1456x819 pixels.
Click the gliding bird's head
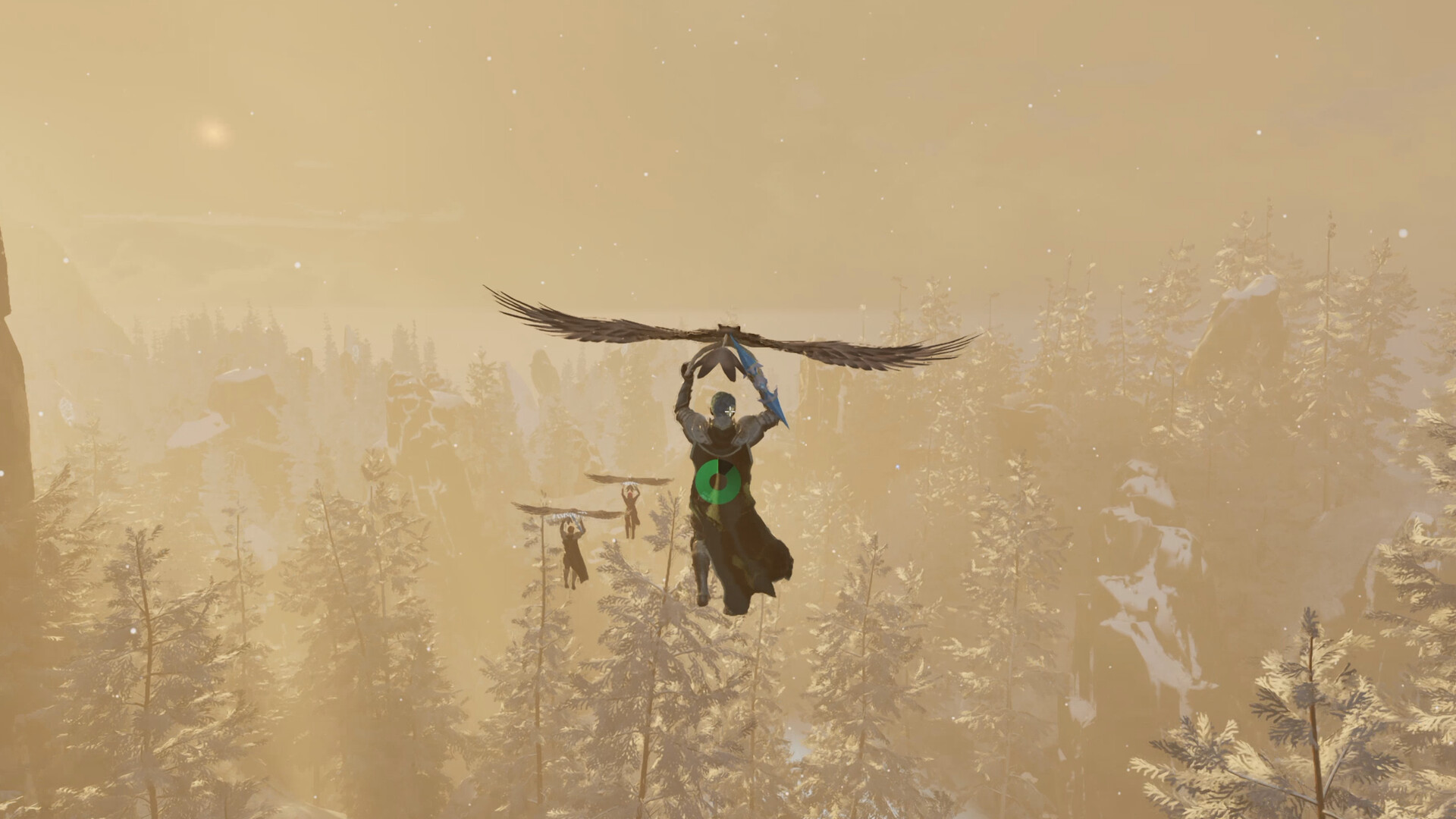tap(728, 326)
